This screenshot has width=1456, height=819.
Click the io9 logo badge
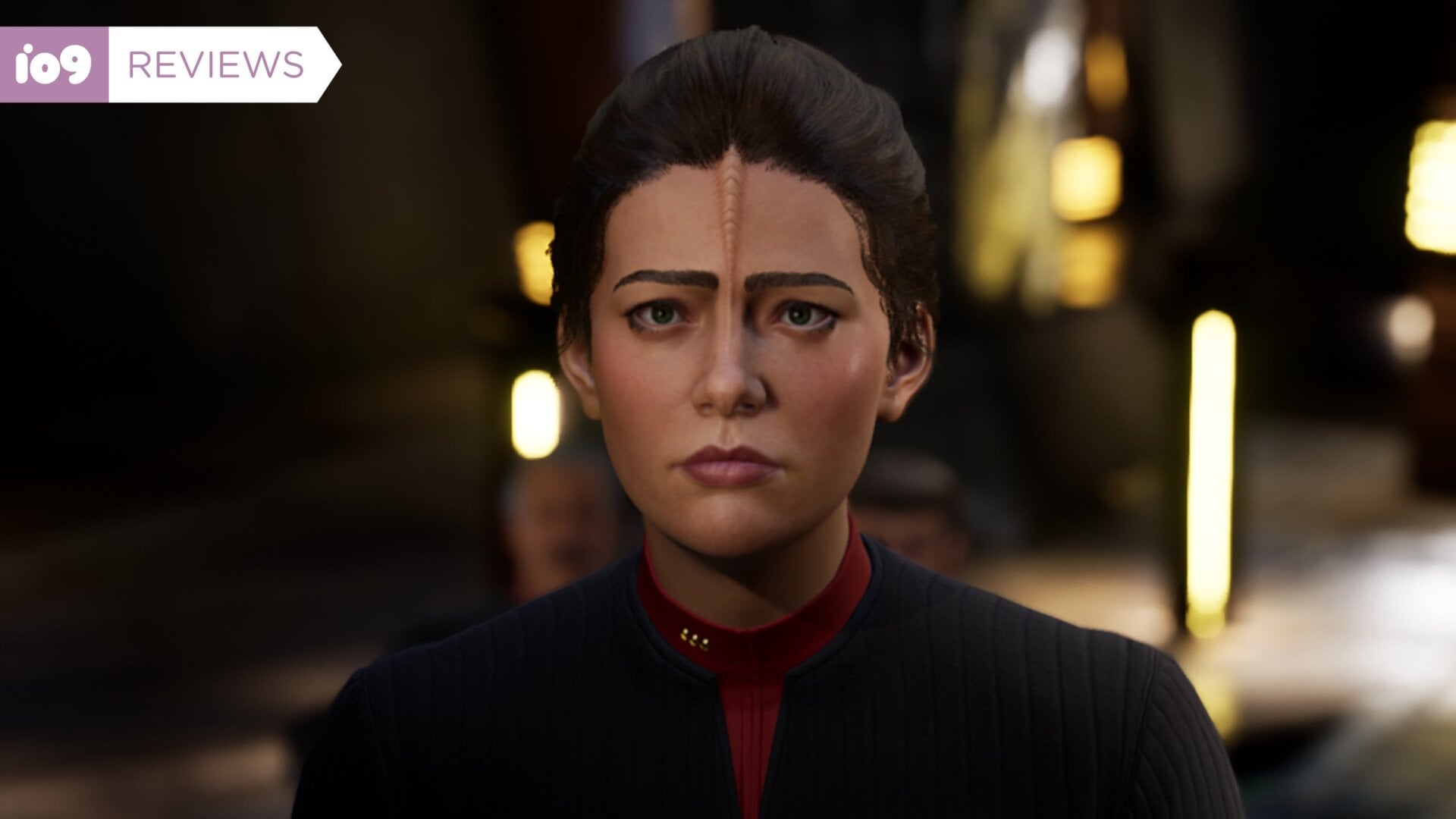tap(54, 64)
